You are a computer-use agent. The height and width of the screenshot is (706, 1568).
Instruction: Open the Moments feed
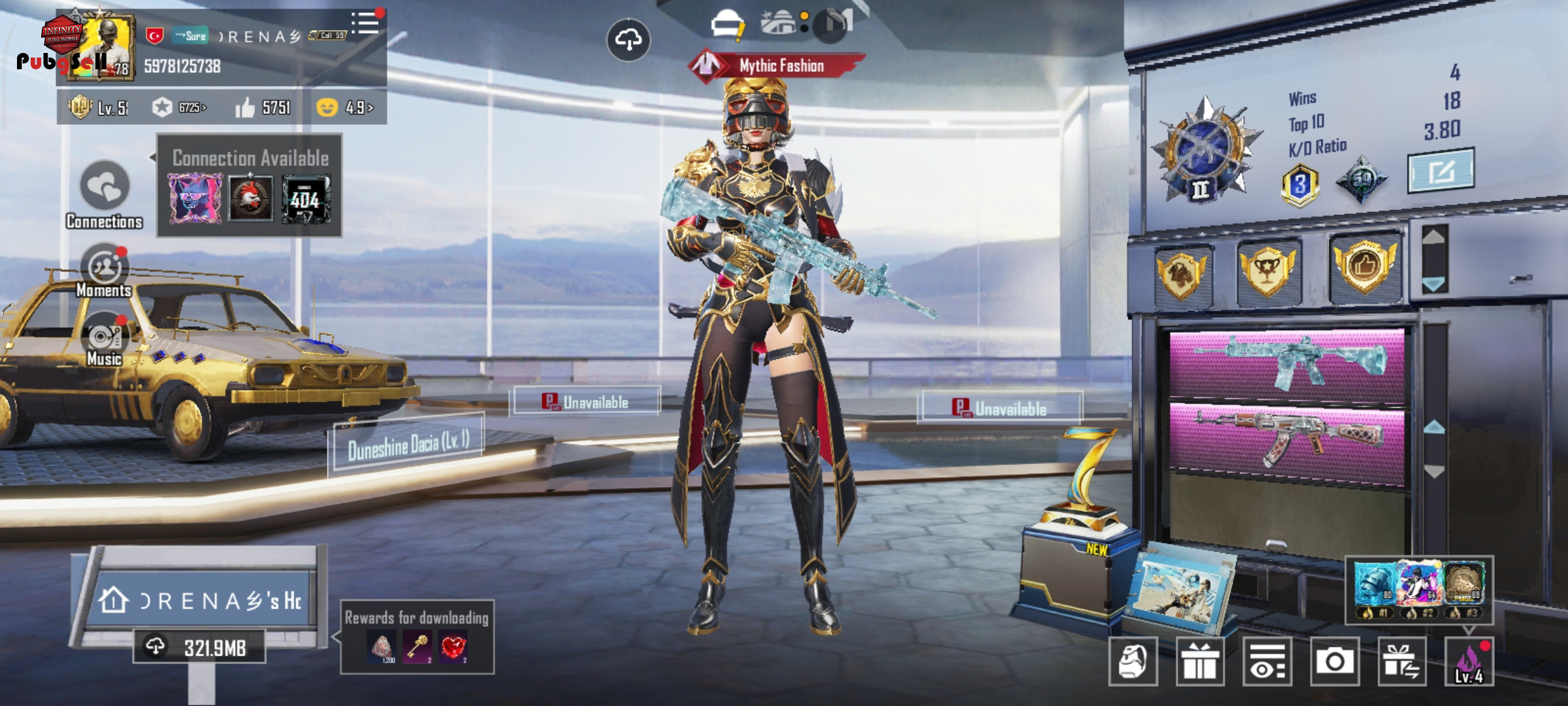click(x=105, y=269)
